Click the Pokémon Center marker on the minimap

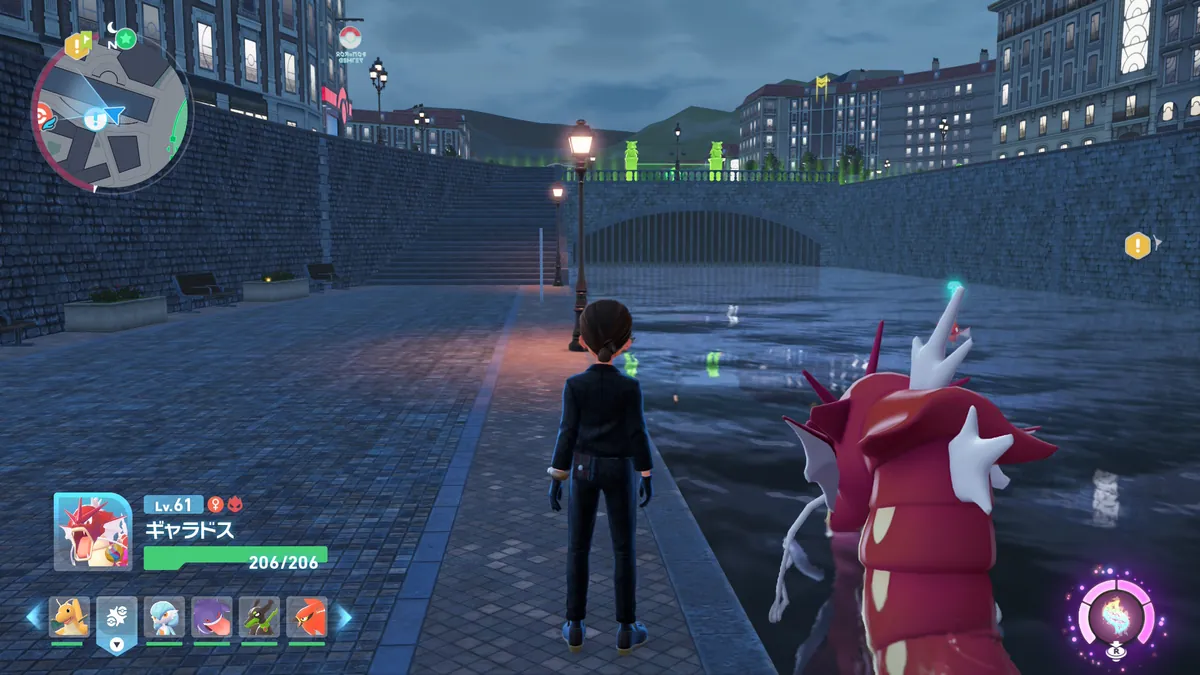tap(40, 113)
